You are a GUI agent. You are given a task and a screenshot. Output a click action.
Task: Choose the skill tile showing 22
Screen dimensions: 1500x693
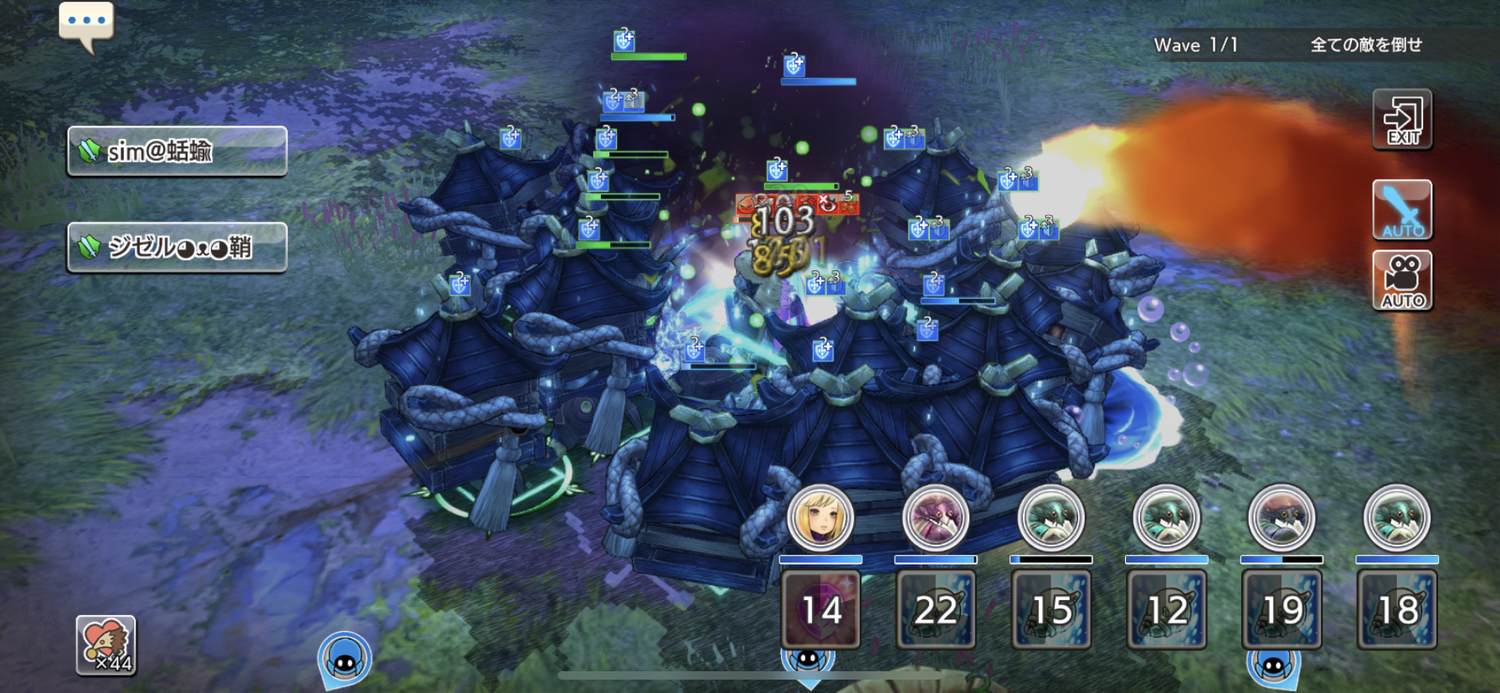[x=936, y=609]
